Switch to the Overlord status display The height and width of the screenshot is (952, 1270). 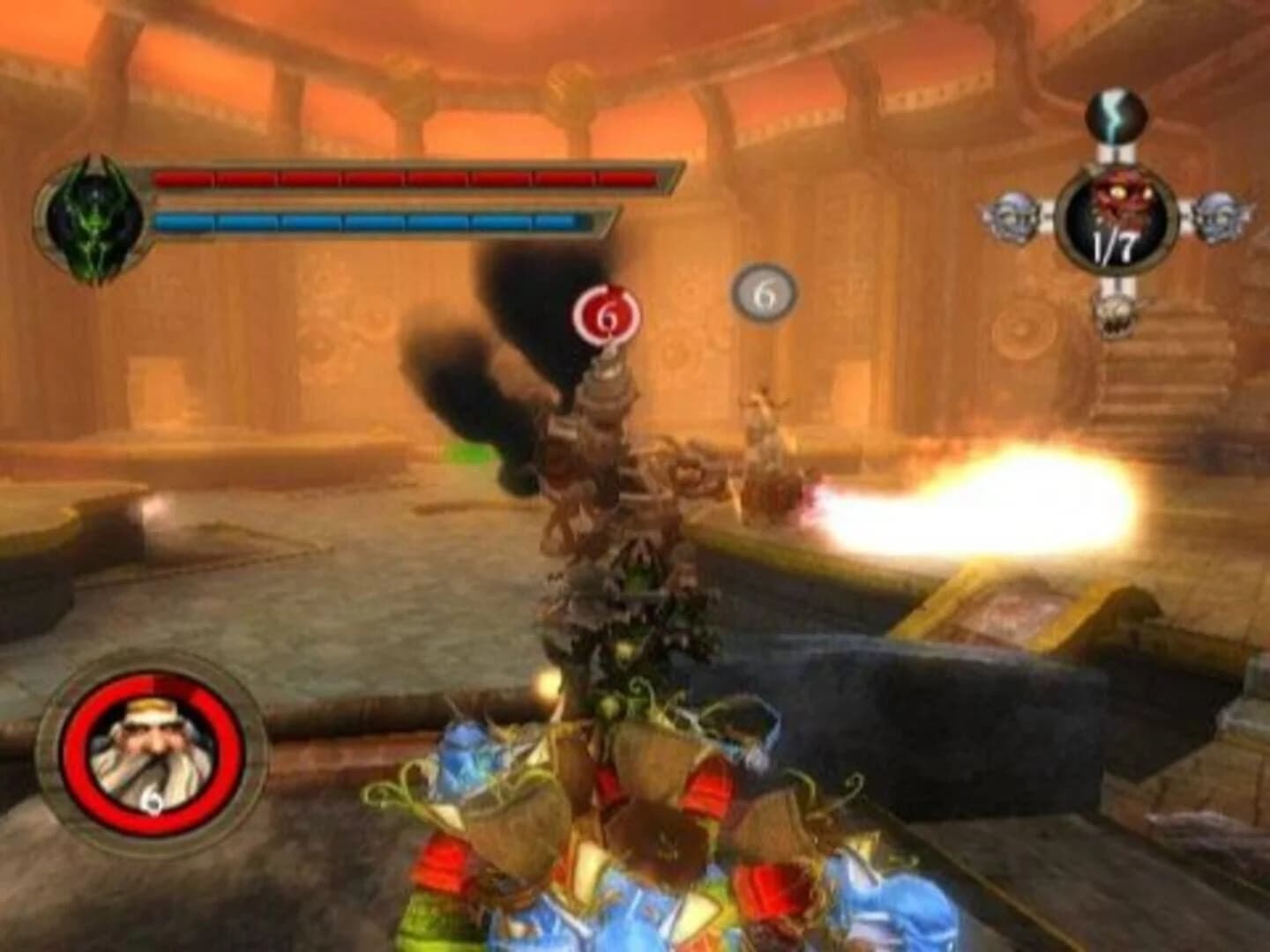pos(353,198)
